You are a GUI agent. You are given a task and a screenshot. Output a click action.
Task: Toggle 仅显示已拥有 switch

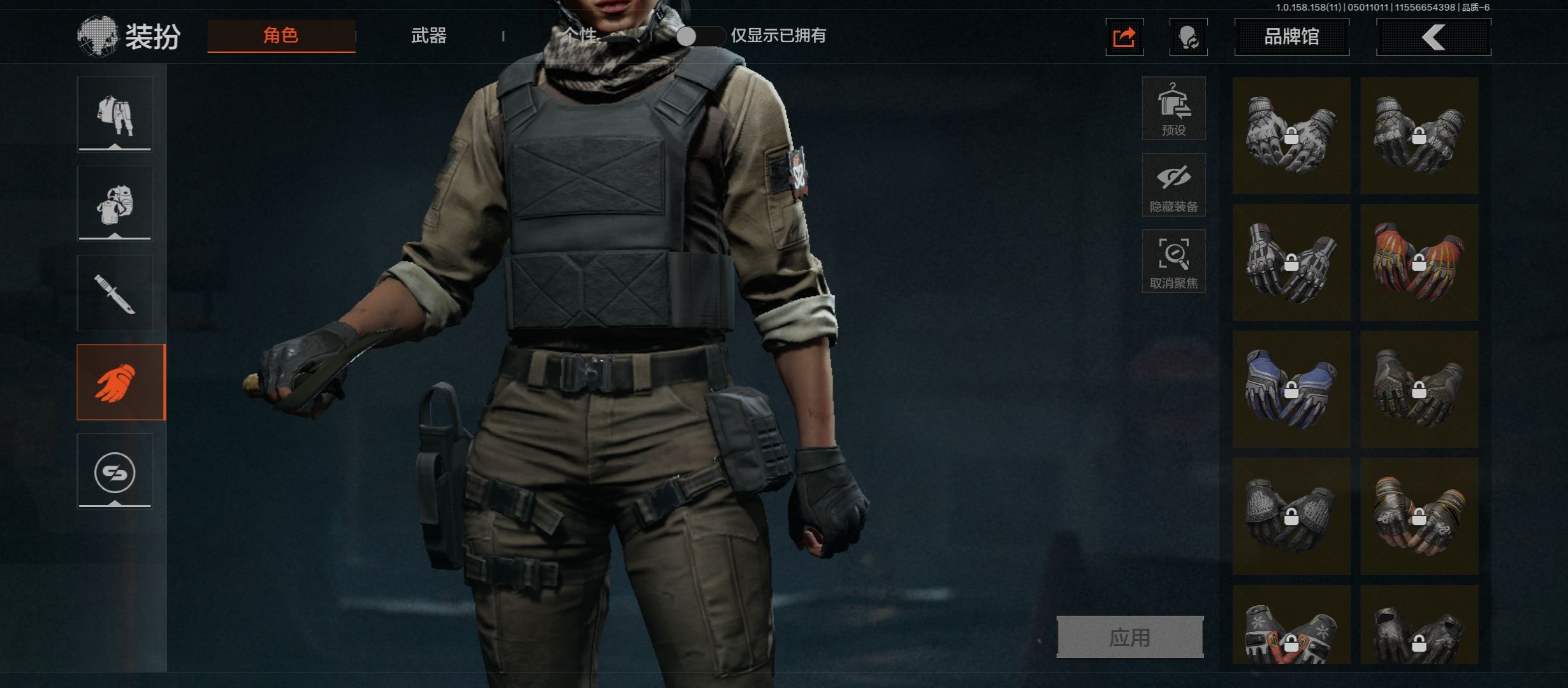700,36
